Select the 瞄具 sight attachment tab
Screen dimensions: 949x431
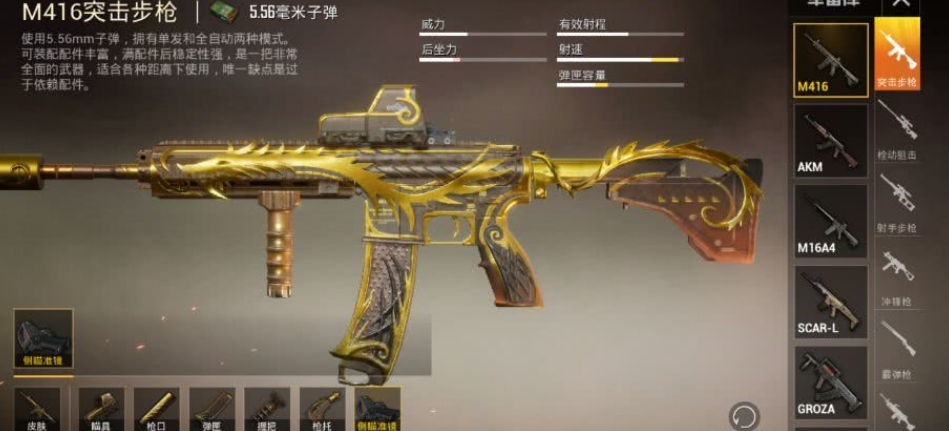pos(101,409)
